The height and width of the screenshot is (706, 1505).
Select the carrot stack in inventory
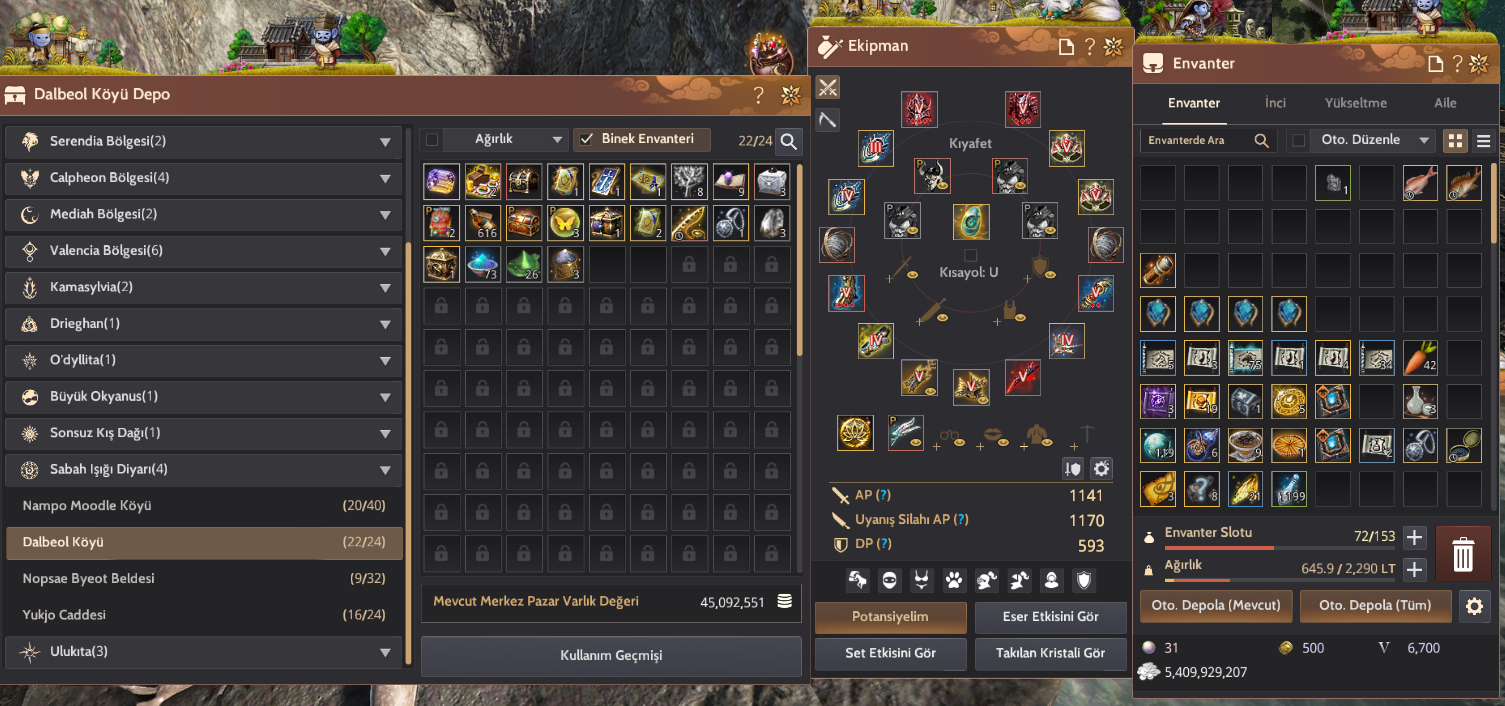1421,357
